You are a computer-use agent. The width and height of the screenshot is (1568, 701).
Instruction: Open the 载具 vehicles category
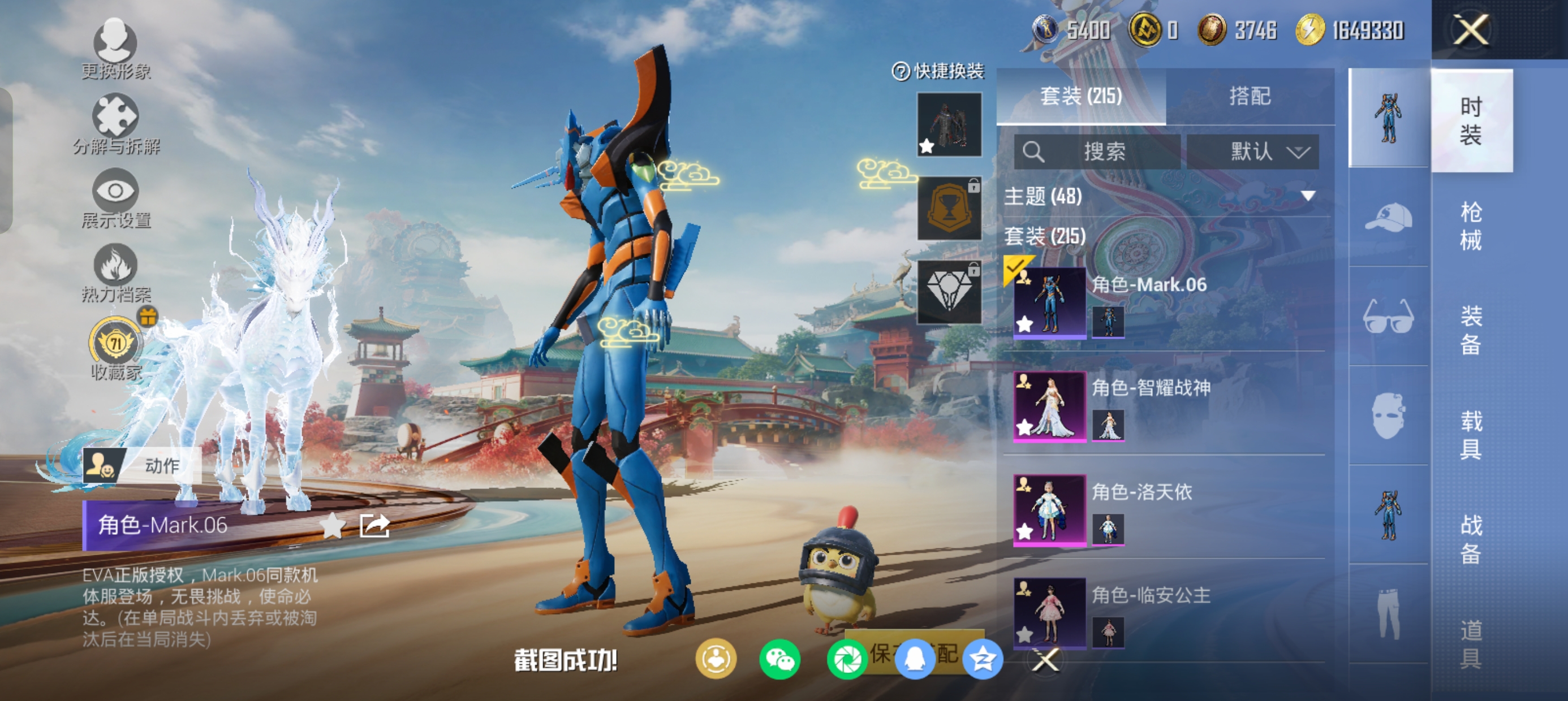click(x=1471, y=435)
